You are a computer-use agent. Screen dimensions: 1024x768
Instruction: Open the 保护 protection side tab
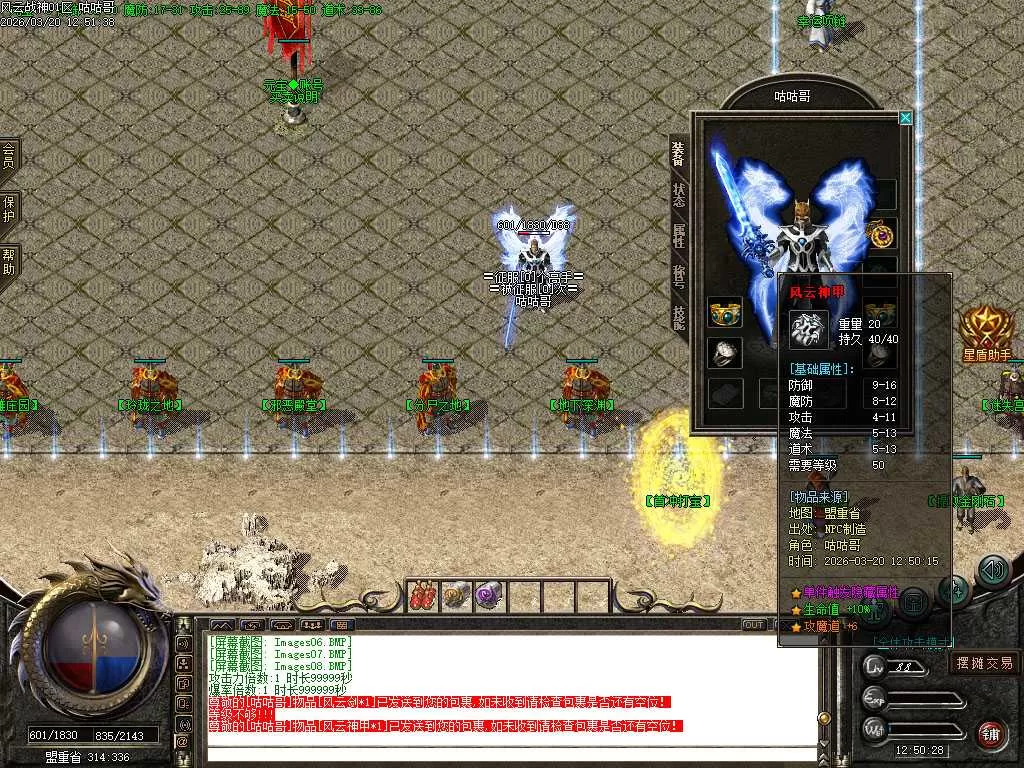(x=9, y=208)
